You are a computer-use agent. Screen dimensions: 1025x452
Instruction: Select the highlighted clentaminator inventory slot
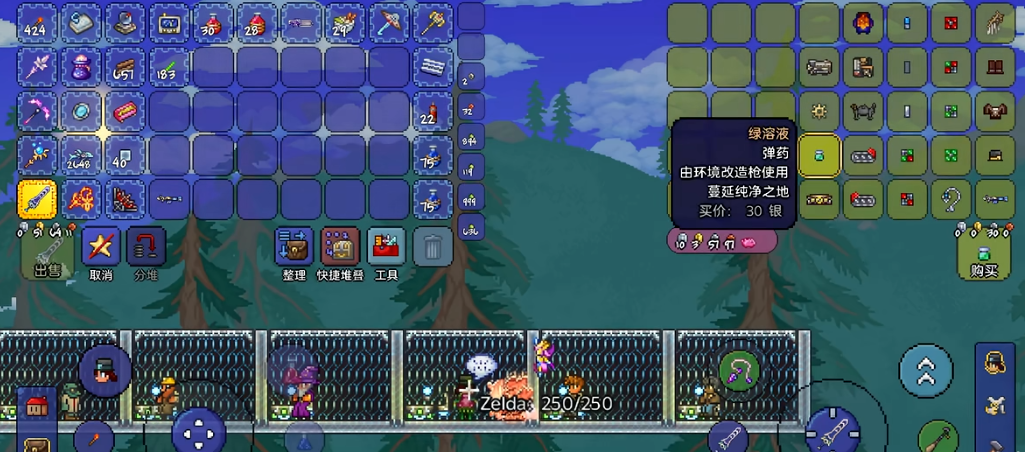37,199
